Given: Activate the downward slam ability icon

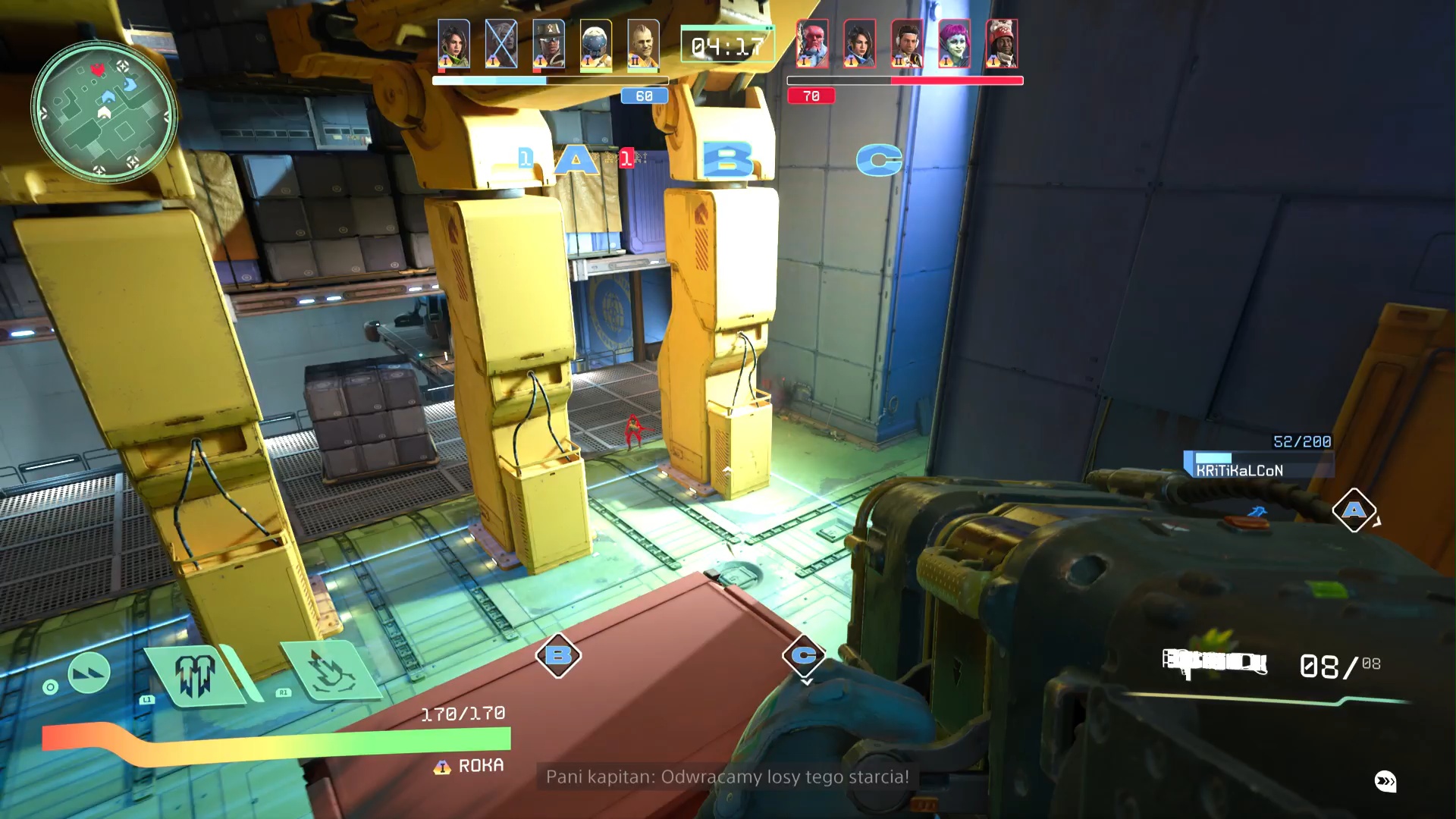Looking at the screenshot, I should pyautogui.click(x=328, y=670).
